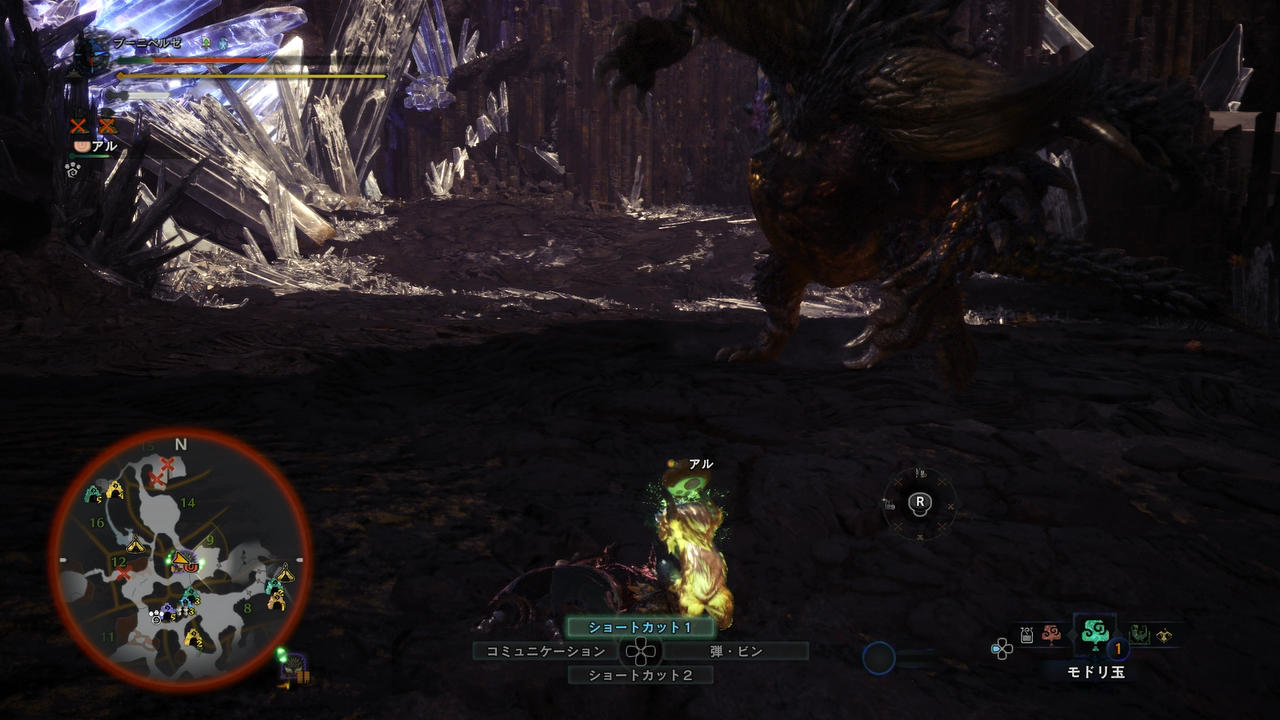Open the コミュニケーション menu option
The height and width of the screenshot is (720, 1280).
546,651
